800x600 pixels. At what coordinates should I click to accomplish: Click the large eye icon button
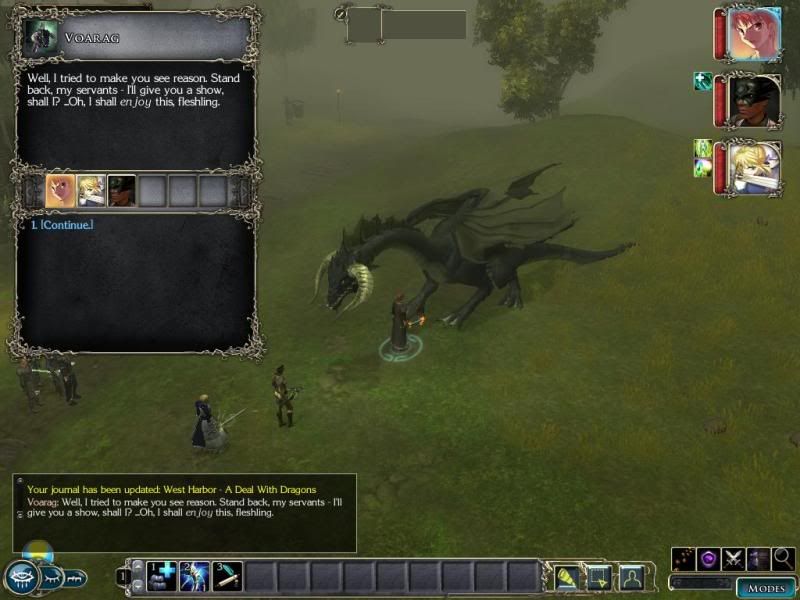tap(21, 577)
